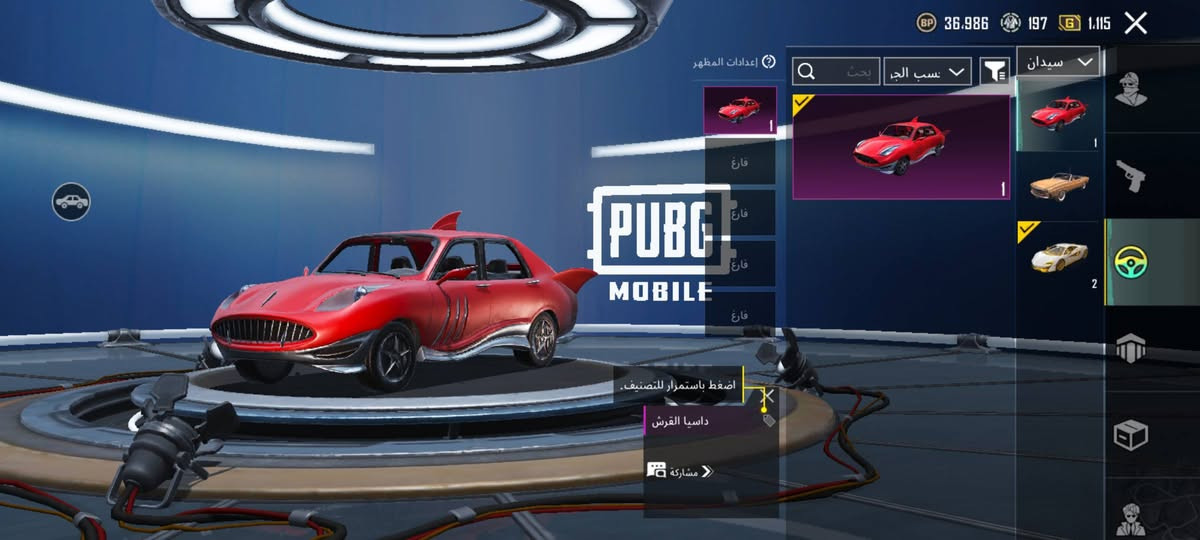The image size is (1200, 540).
Task: Close the vehicle inventory screen
Action: click(1135, 23)
